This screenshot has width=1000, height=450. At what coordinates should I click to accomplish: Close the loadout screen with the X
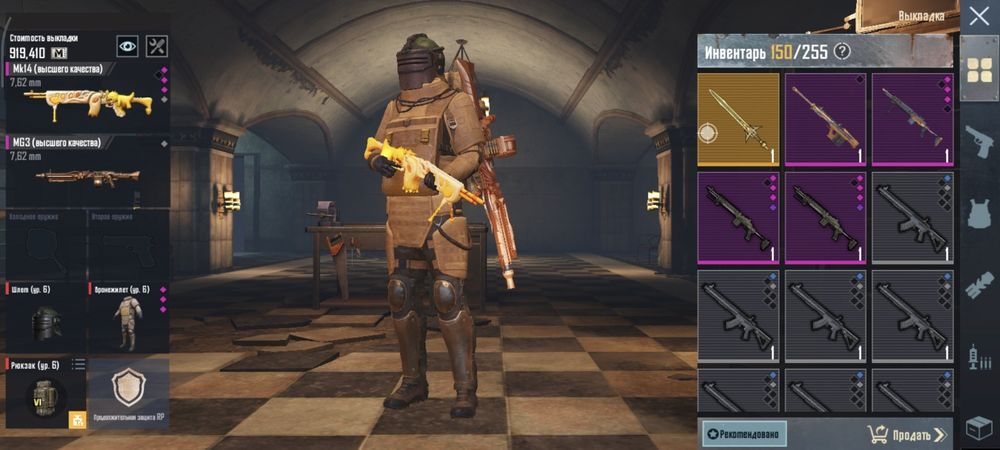click(978, 17)
